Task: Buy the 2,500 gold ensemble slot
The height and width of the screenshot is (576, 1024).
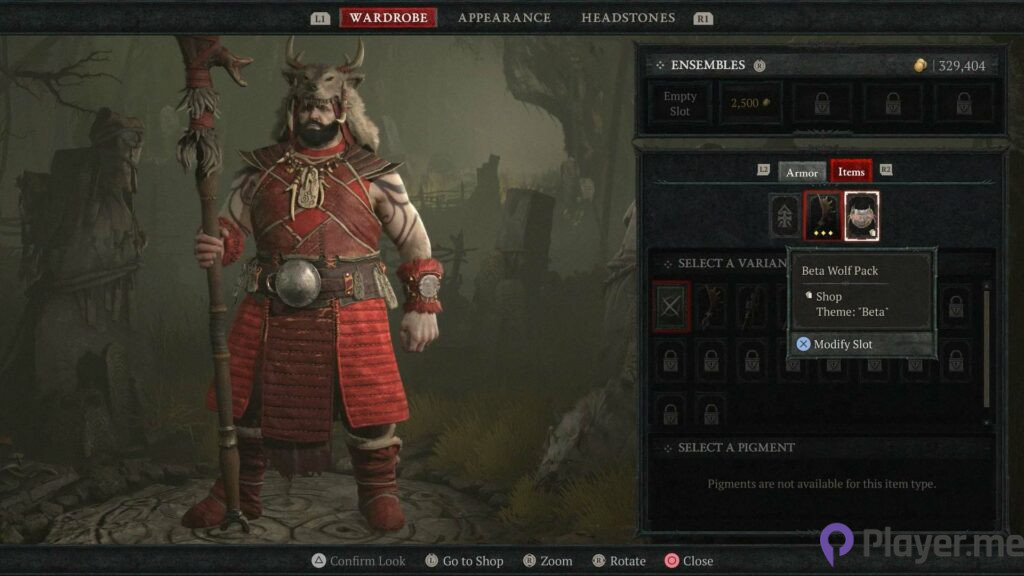Action: click(751, 104)
